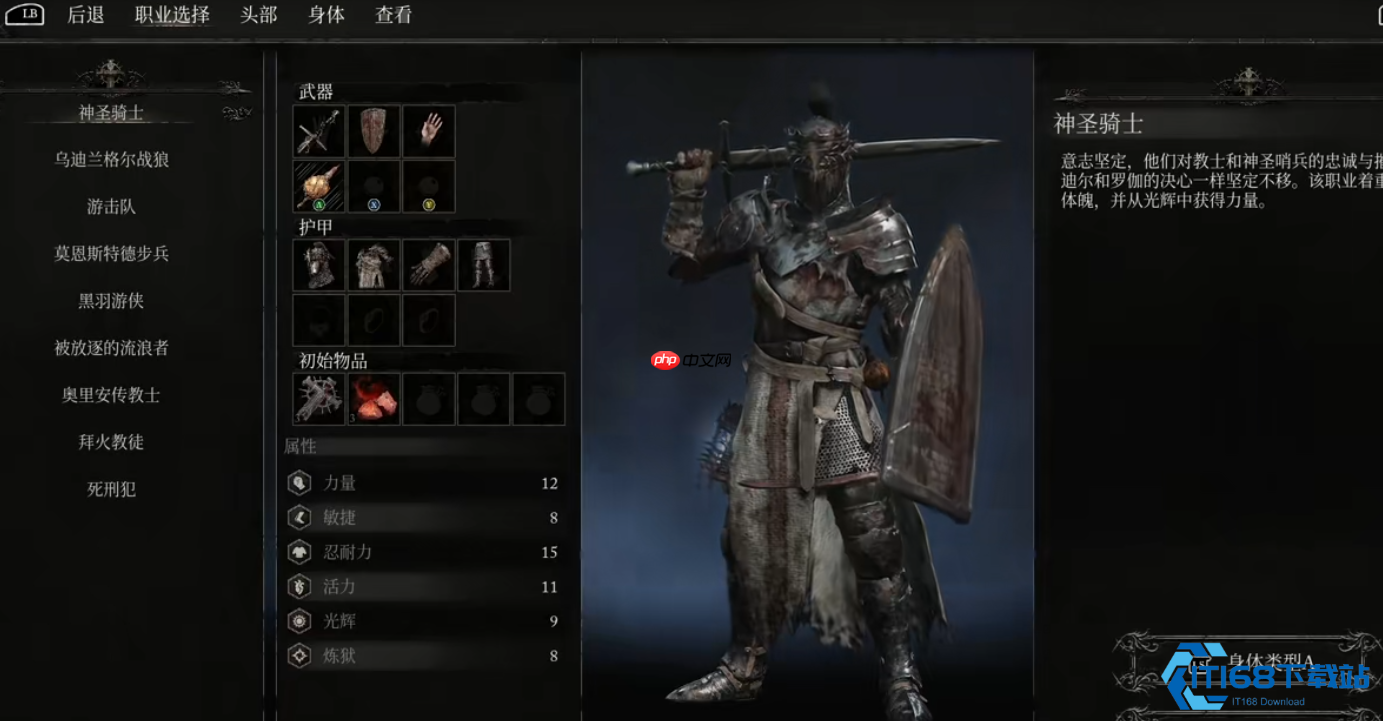Open the 头部 customization tab

point(259,15)
